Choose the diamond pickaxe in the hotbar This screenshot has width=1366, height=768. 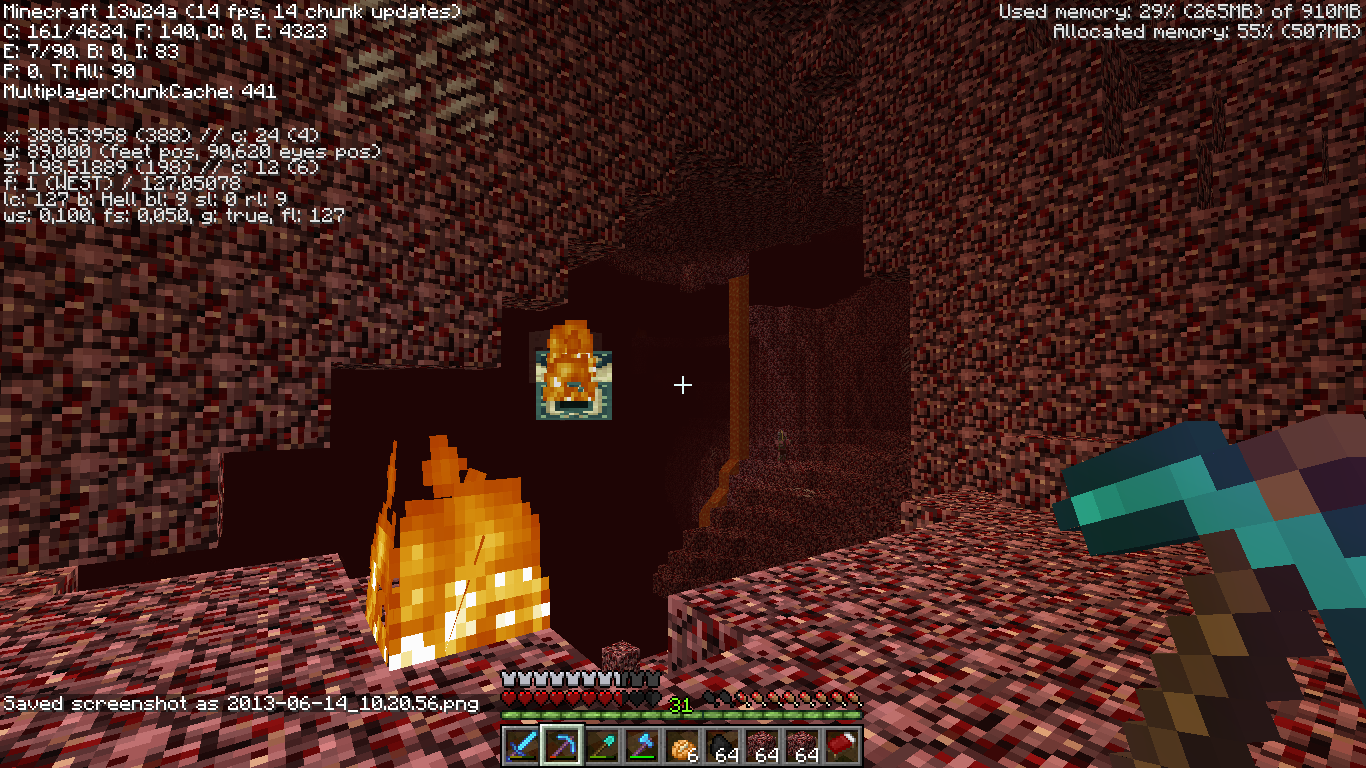point(562,747)
